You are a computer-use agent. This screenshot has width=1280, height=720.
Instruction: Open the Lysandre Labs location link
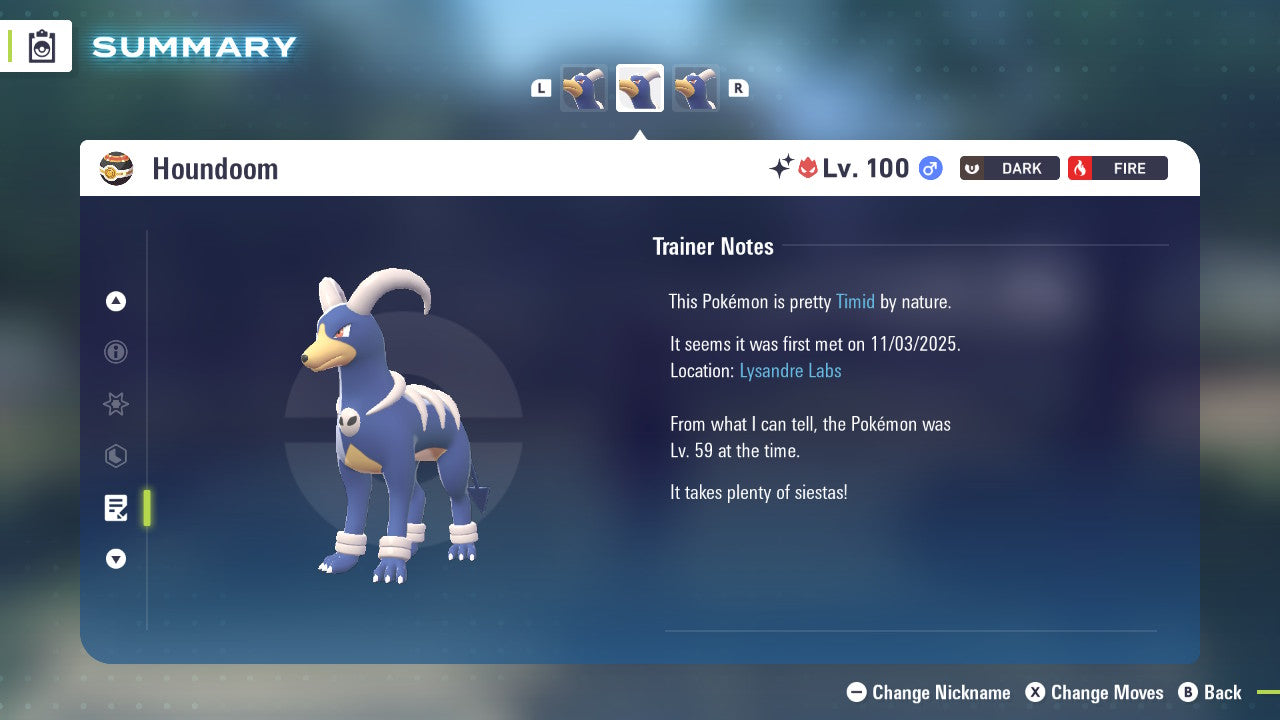(x=790, y=370)
